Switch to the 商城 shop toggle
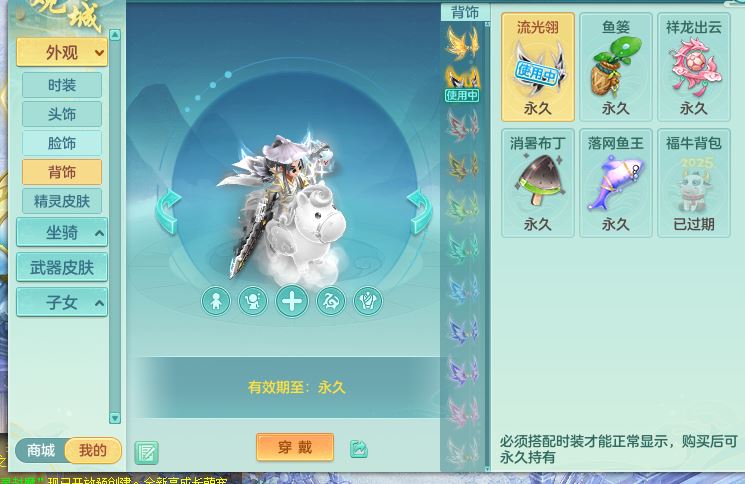 [41, 451]
